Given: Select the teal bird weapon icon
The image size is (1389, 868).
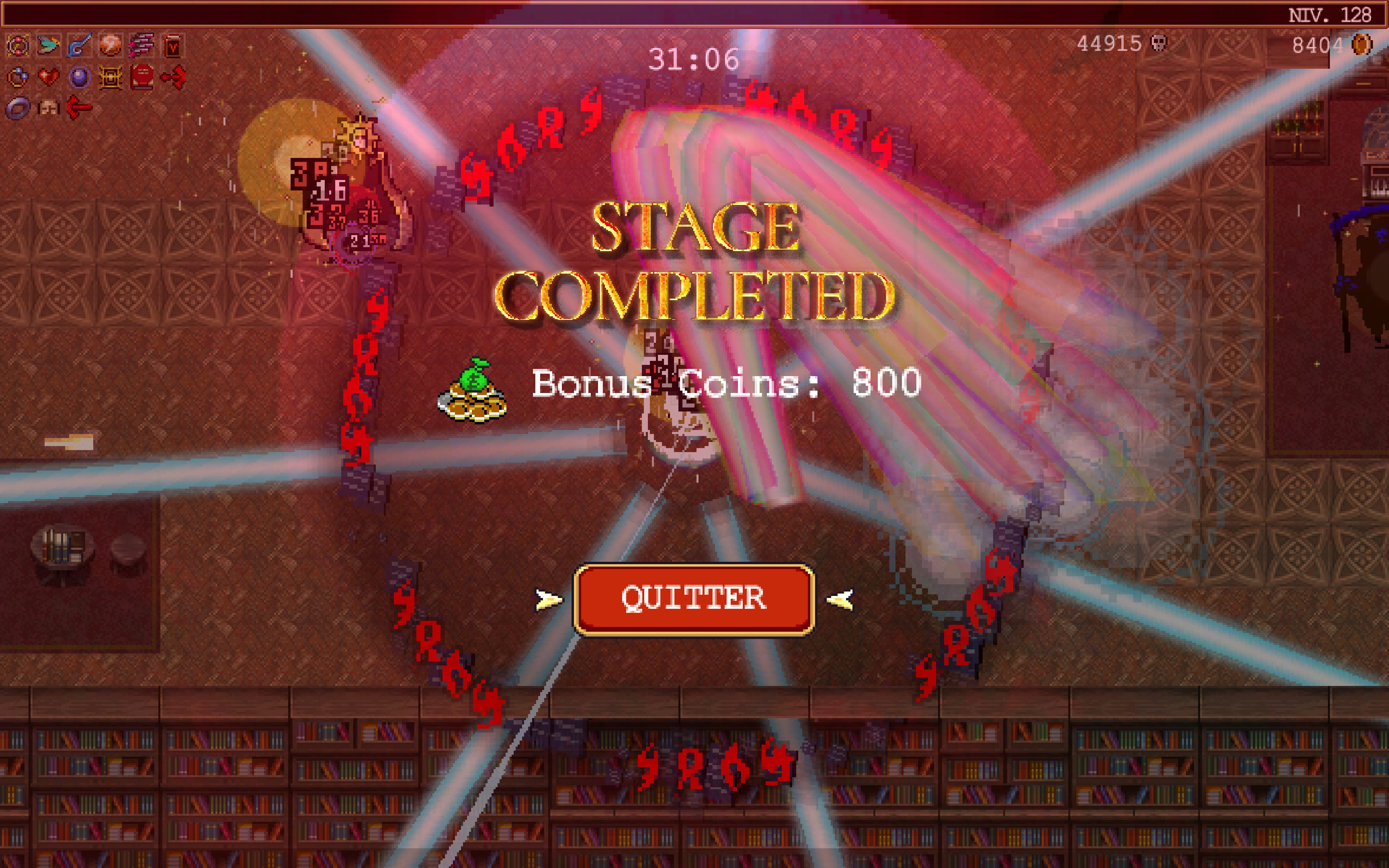Looking at the screenshot, I should pyautogui.click(x=49, y=45).
